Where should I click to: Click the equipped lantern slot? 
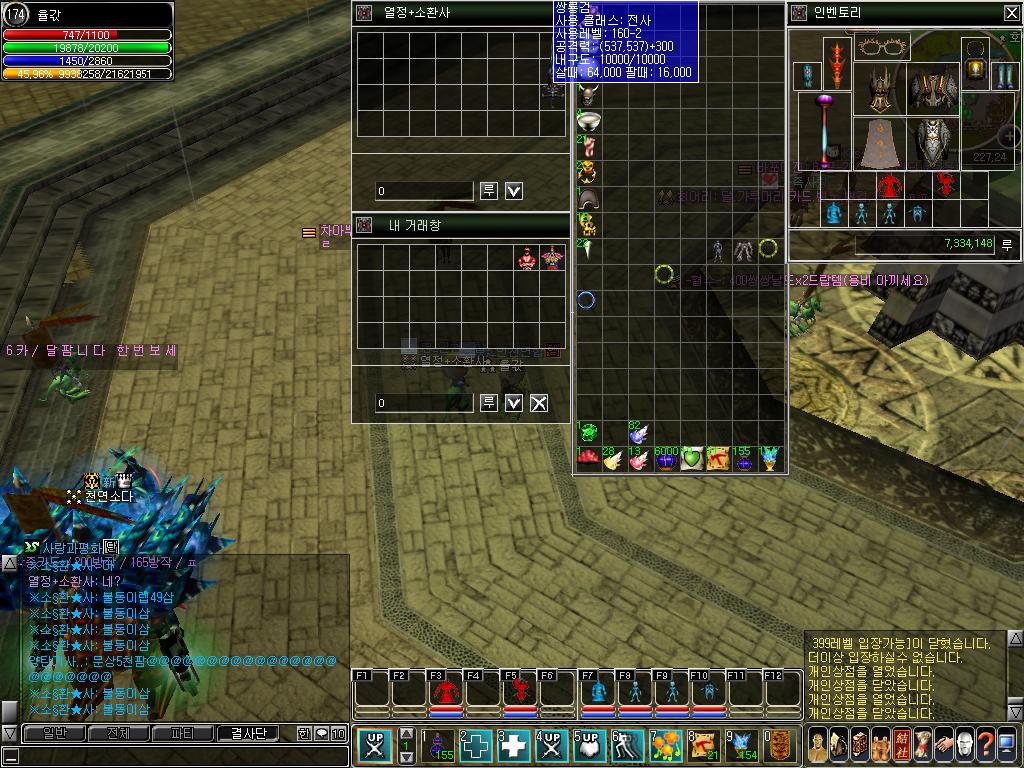coord(975,65)
